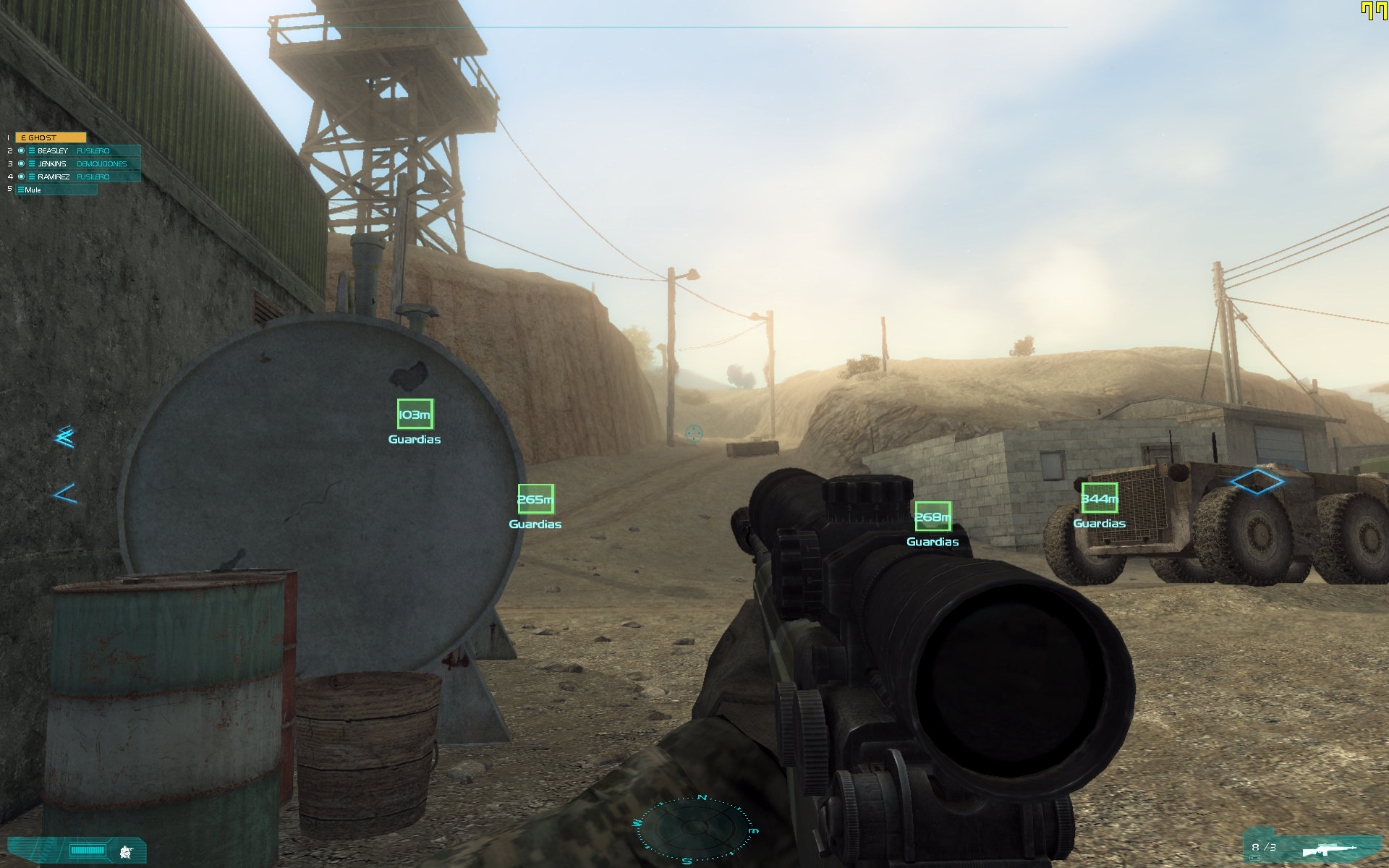Target the Guardias marker at 344m

tap(1099, 498)
